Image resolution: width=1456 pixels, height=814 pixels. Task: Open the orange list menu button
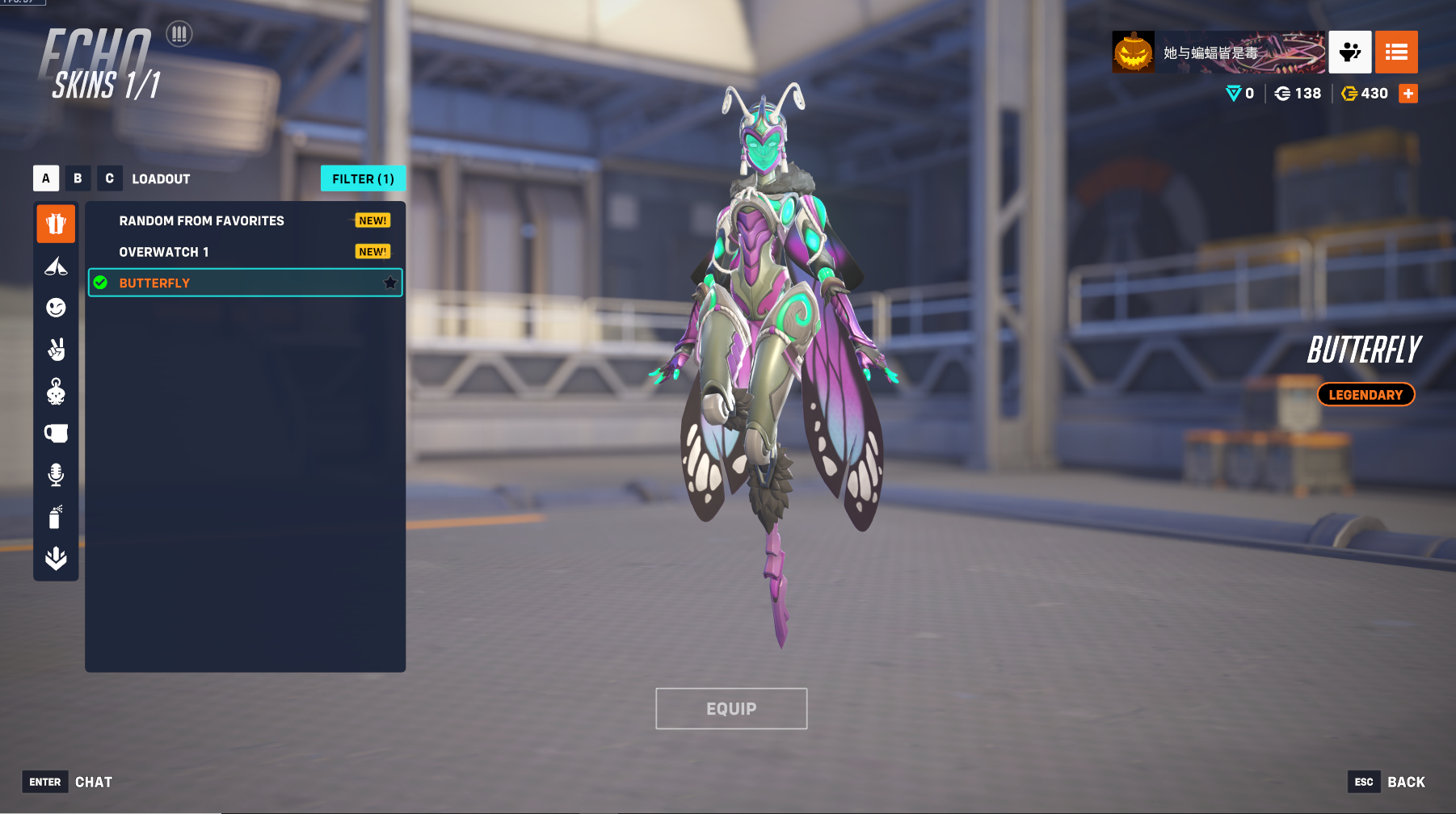[1396, 52]
